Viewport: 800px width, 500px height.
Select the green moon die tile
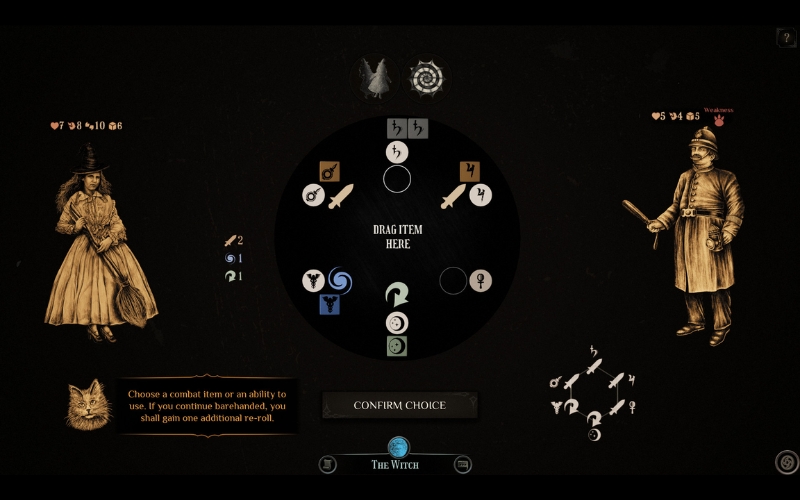[397, 346]
